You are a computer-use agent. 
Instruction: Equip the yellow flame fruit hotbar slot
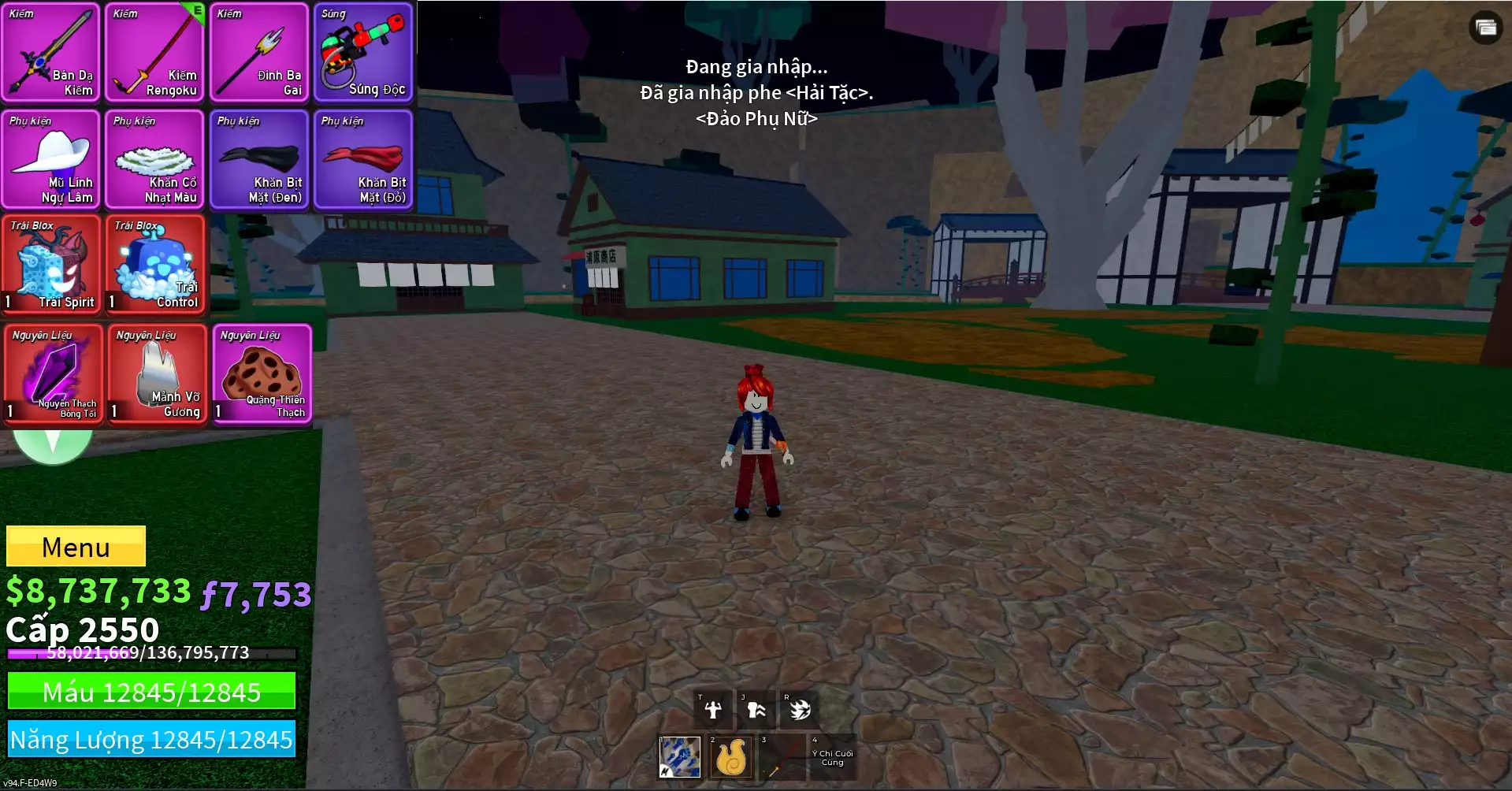click(730, 757)
